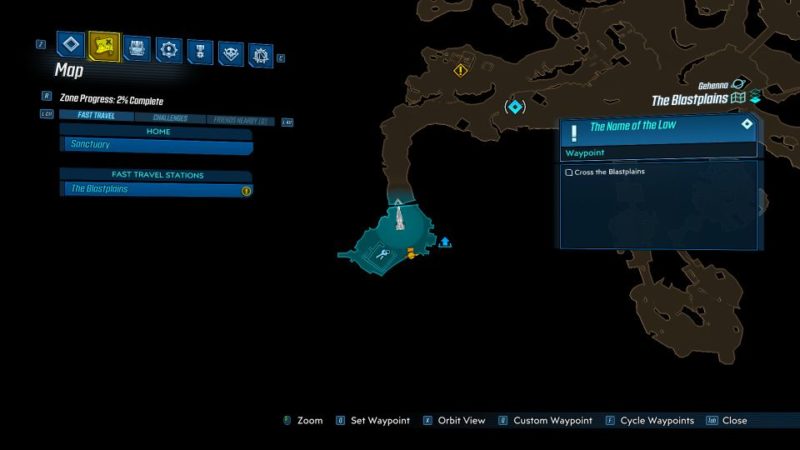The height and width of the screenshot is (450, 800).
Task: Switch to the Skills gear tab
Action: [169, 48]
